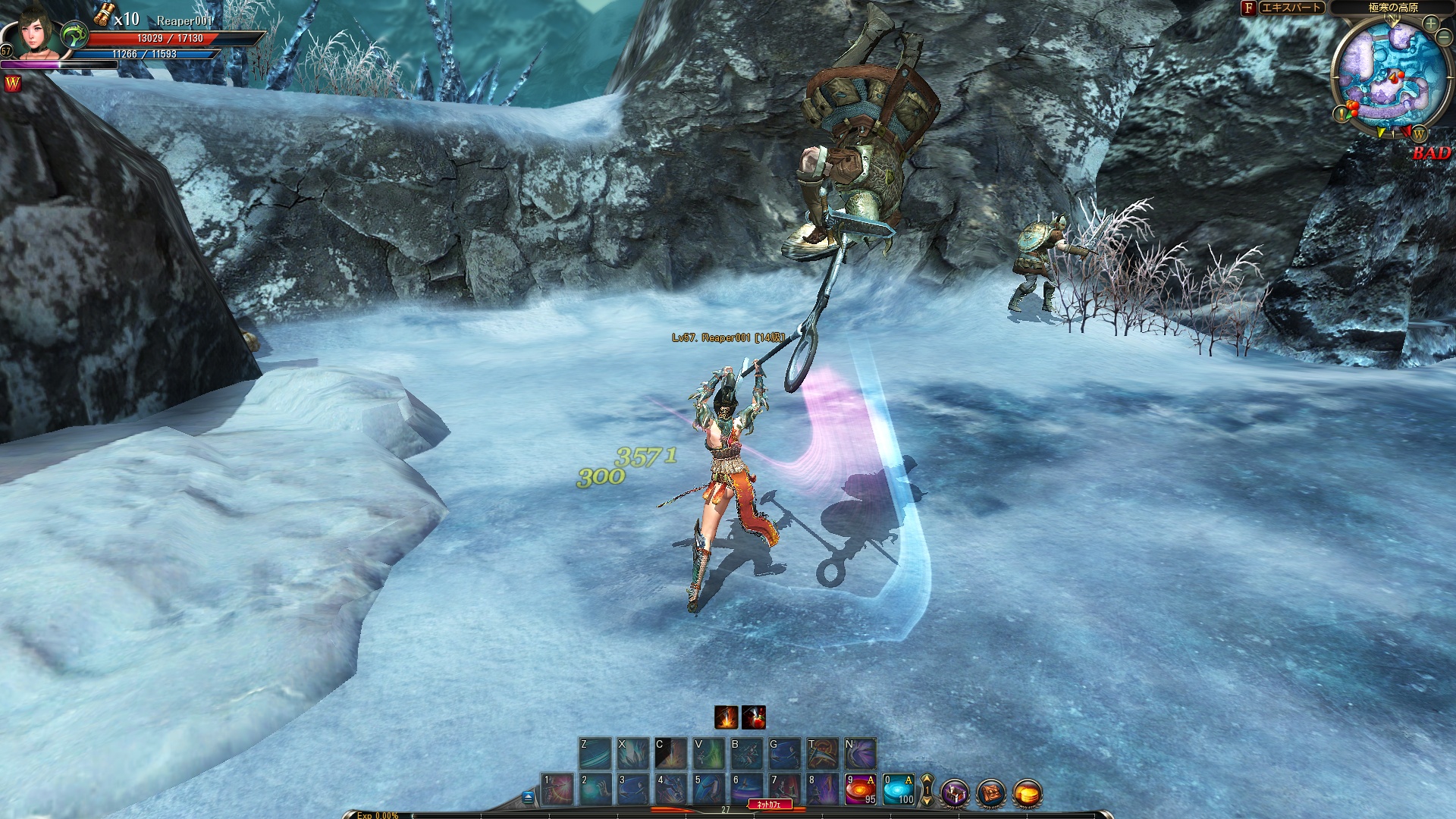The width and height of the screenshot is (1456, 819).
Task: Activate the T scythe skill
Action: 823,753
